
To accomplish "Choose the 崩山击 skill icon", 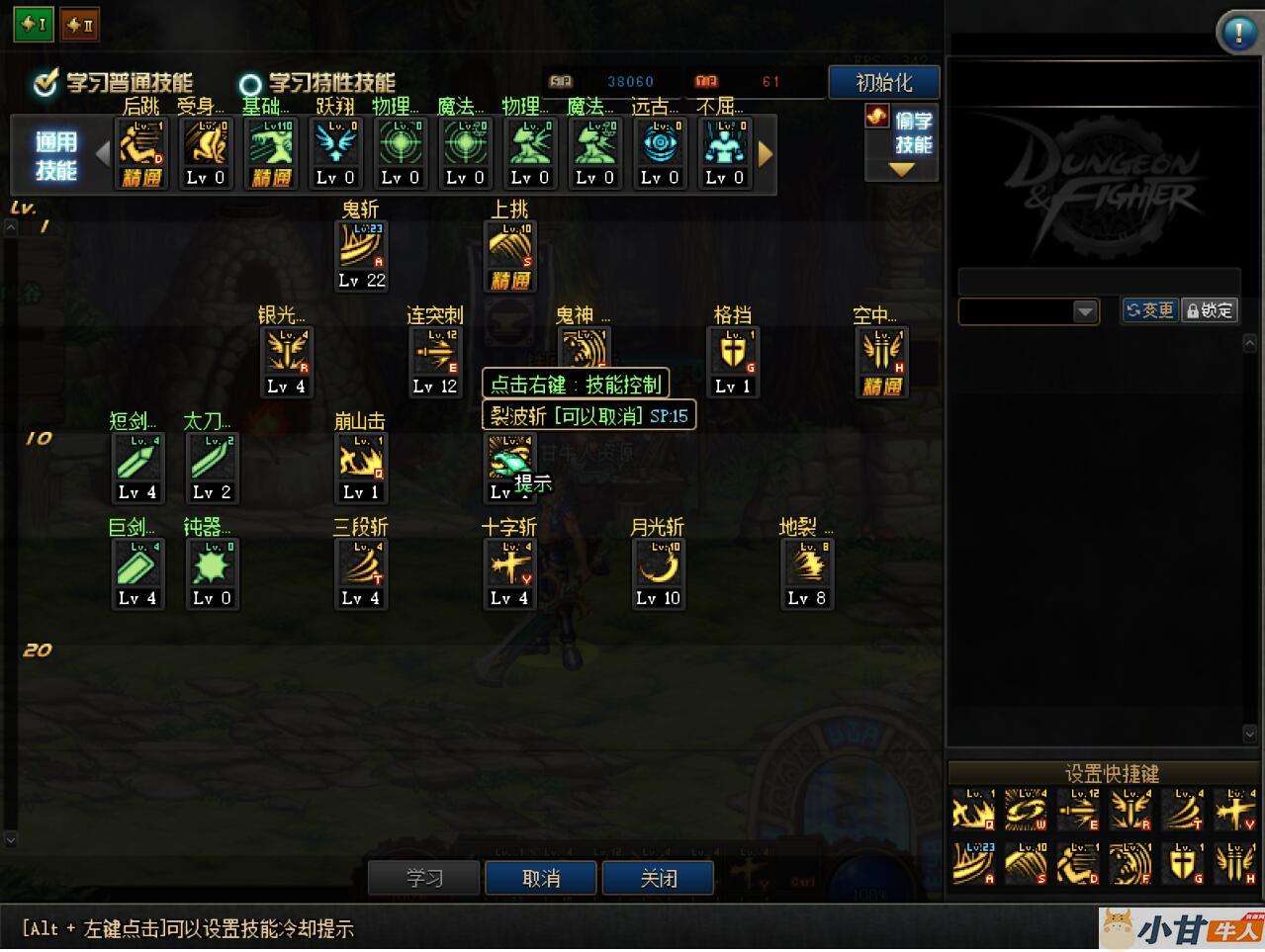I will pos(361,459).
